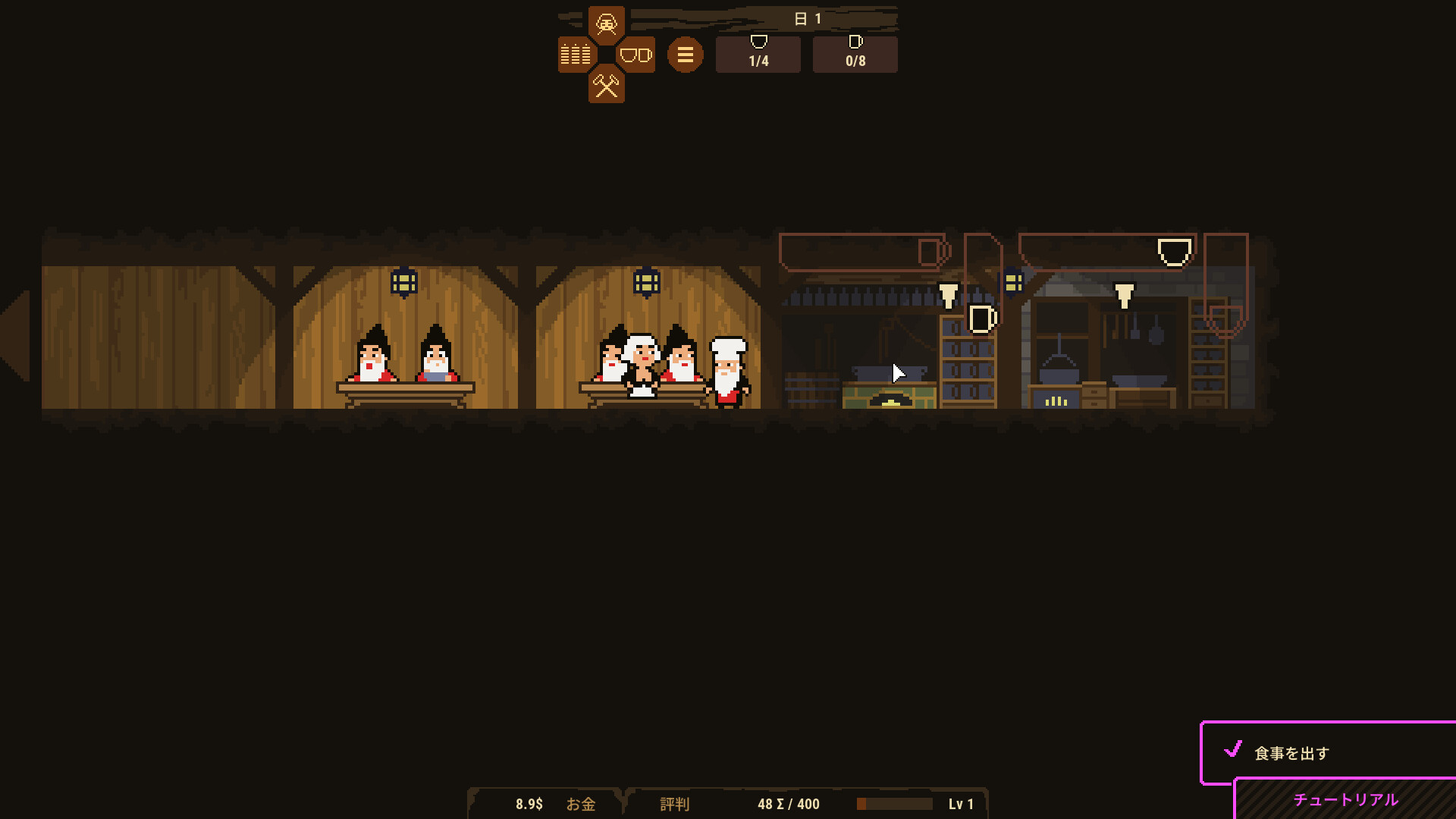1456x819 pixels.
Task: Select the inventory storage icon
Action: click(x=574, y=54)
